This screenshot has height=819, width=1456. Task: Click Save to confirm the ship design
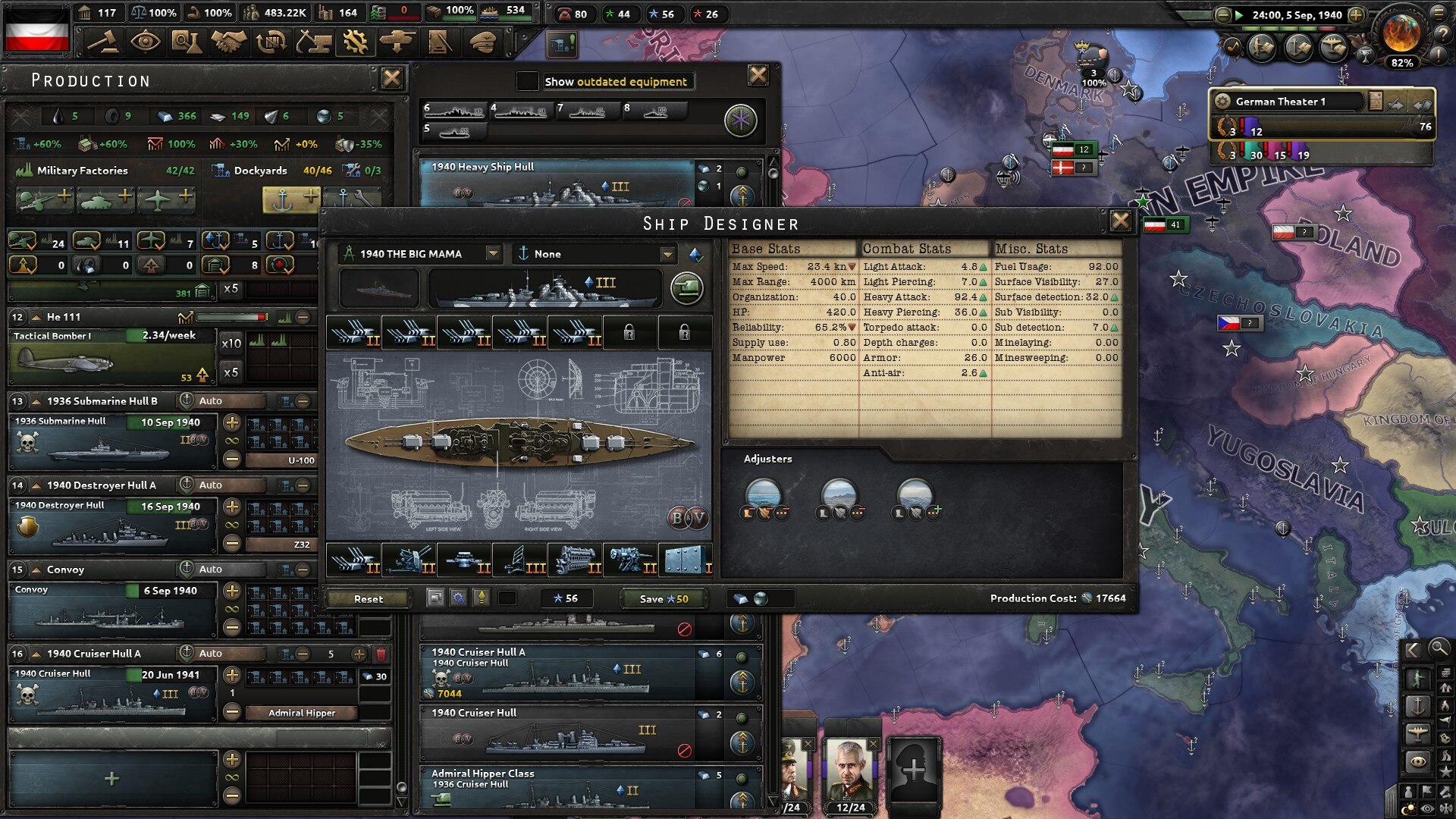662,598
